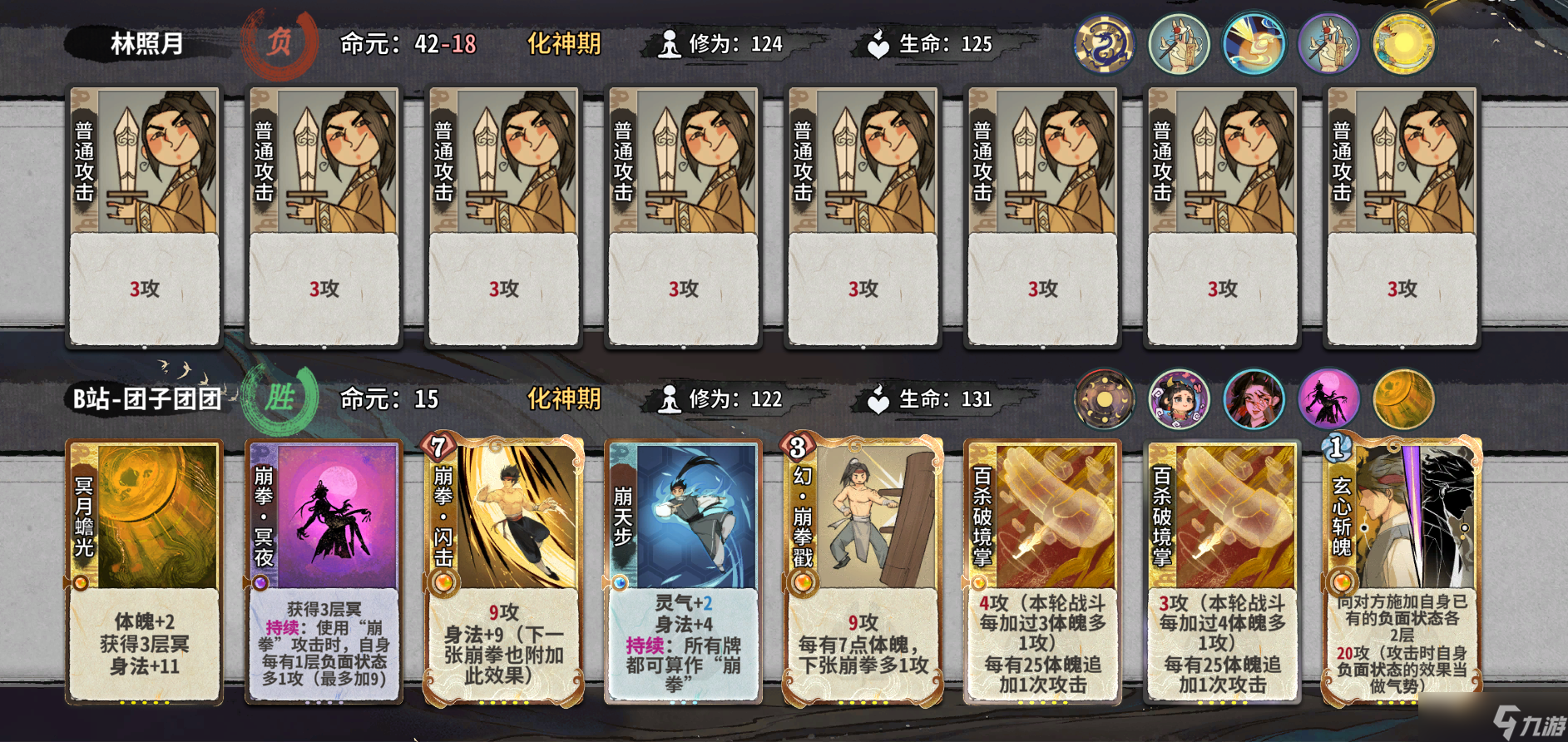Click the dragon coin emblem beside 林照月's icons
Image resolution: width=1568 pixels, height=742 pixels.
[x=1105, y=43]
